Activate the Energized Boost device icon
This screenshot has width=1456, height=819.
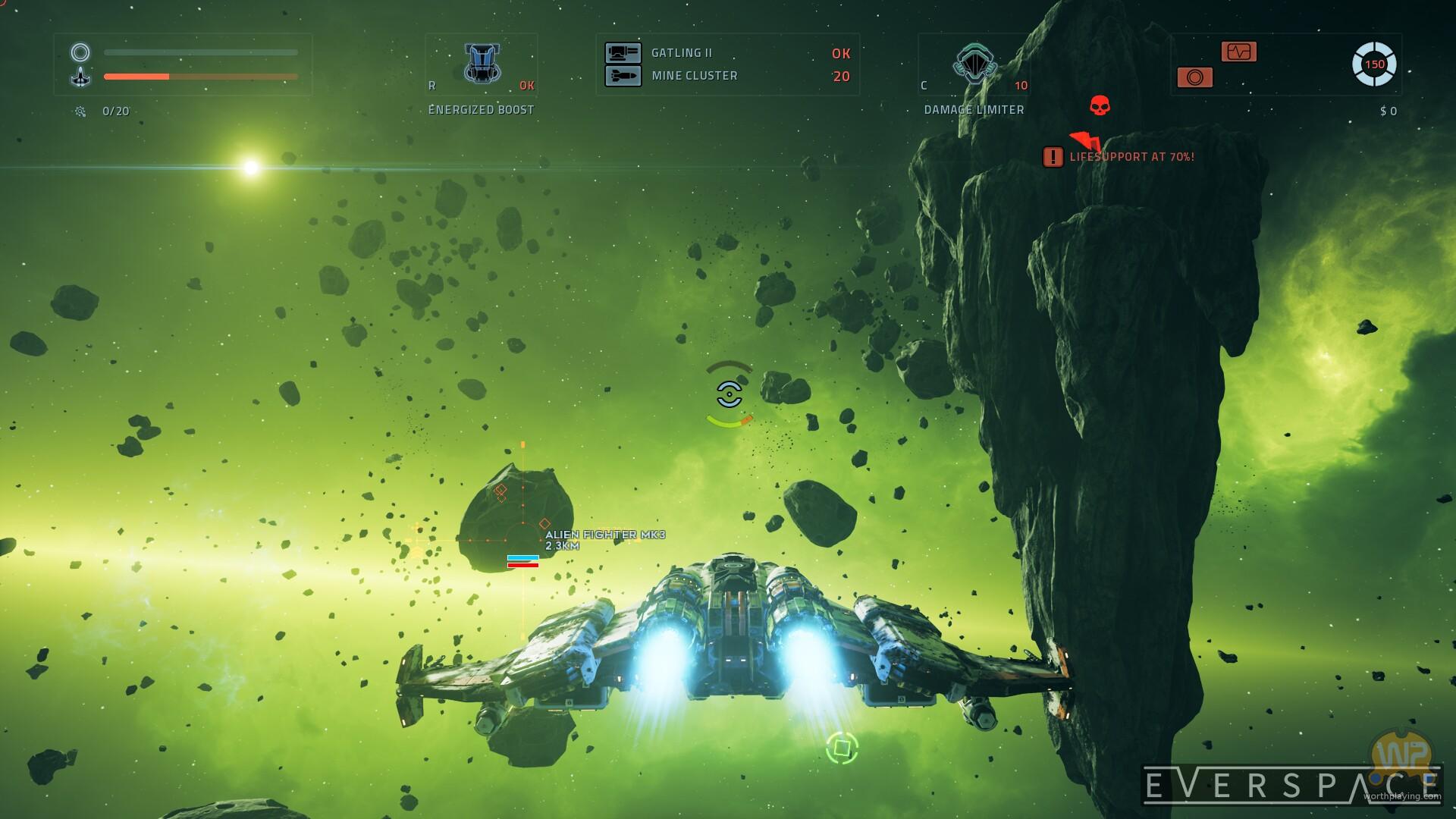tap(482, 64)
